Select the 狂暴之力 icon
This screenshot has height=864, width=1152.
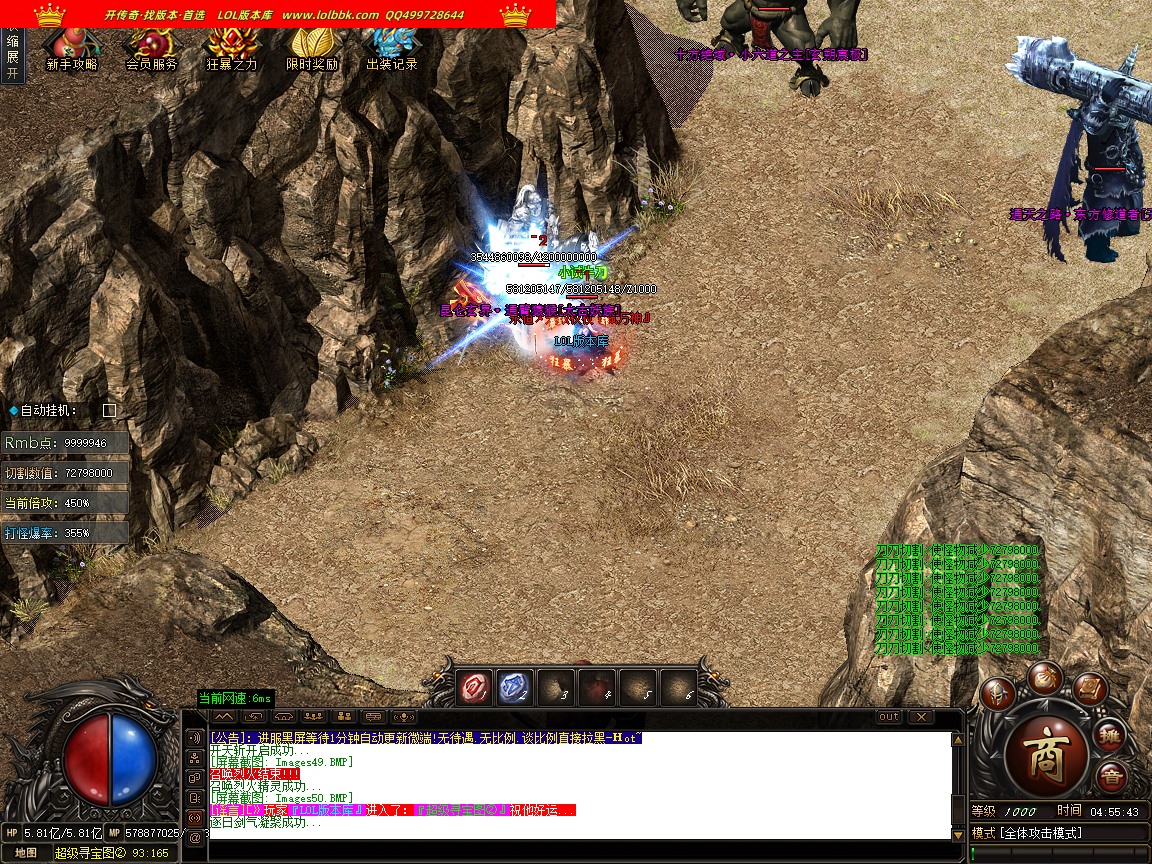(232, 50)
